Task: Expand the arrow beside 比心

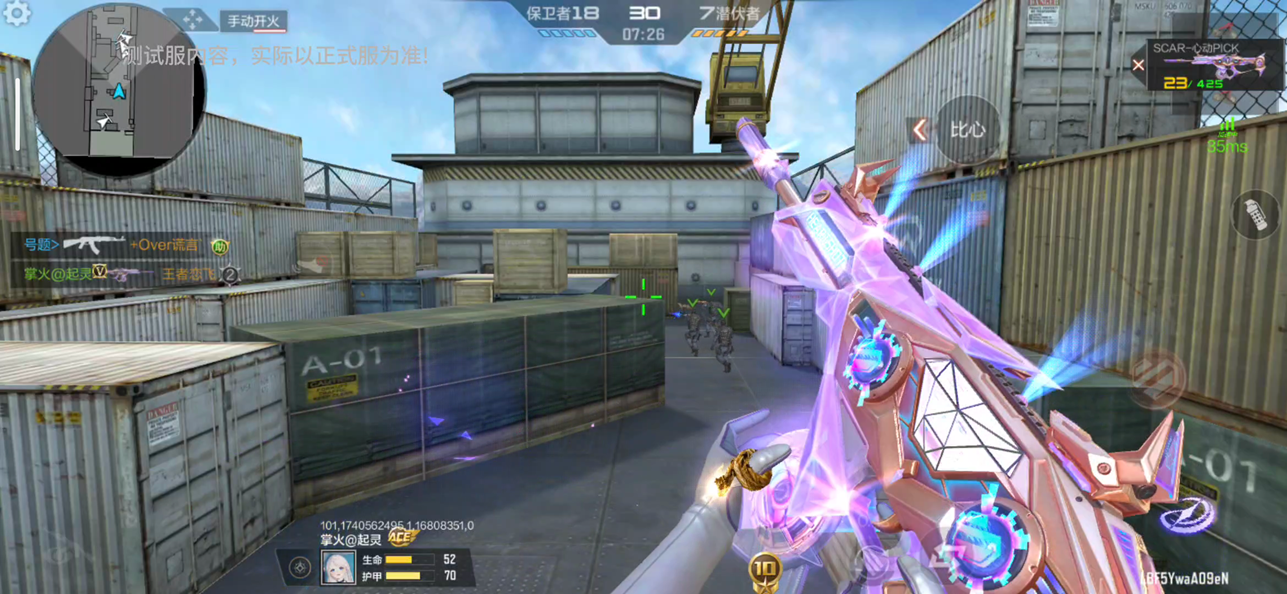Action: pyautogui.click(x=919, y=130)
